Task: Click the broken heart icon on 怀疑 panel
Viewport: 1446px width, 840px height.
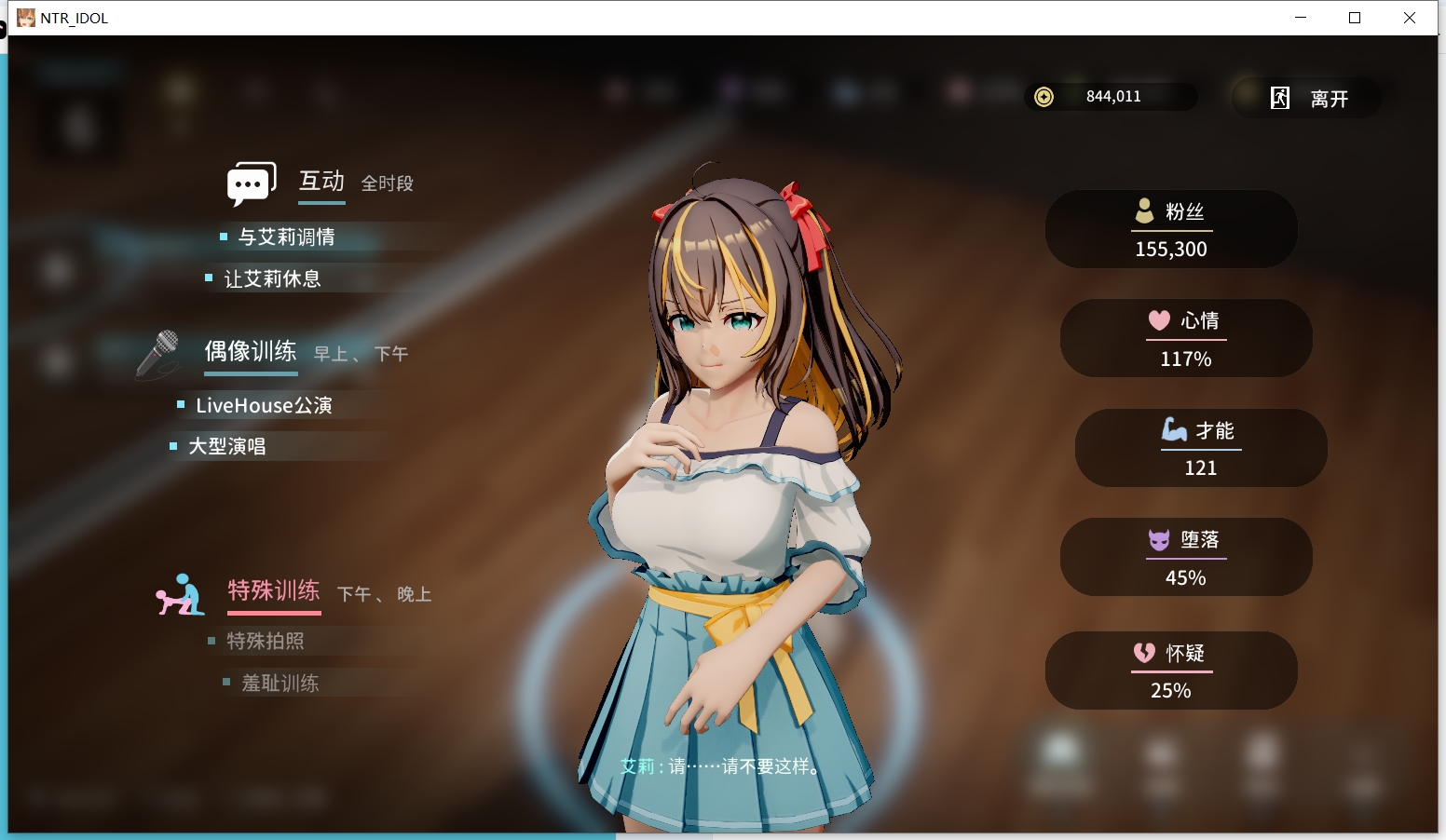Action: 1143,654
